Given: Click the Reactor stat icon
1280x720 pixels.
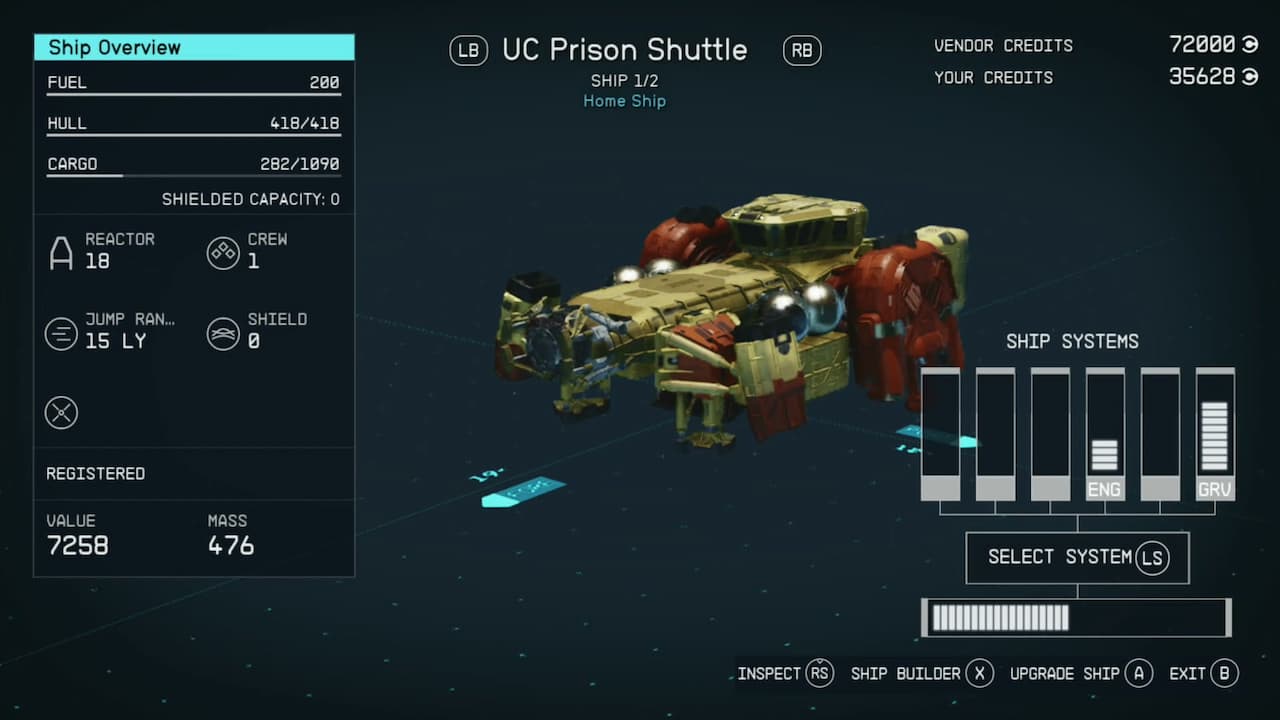Looking at the screenshot, I should click(x=61, y=253).
